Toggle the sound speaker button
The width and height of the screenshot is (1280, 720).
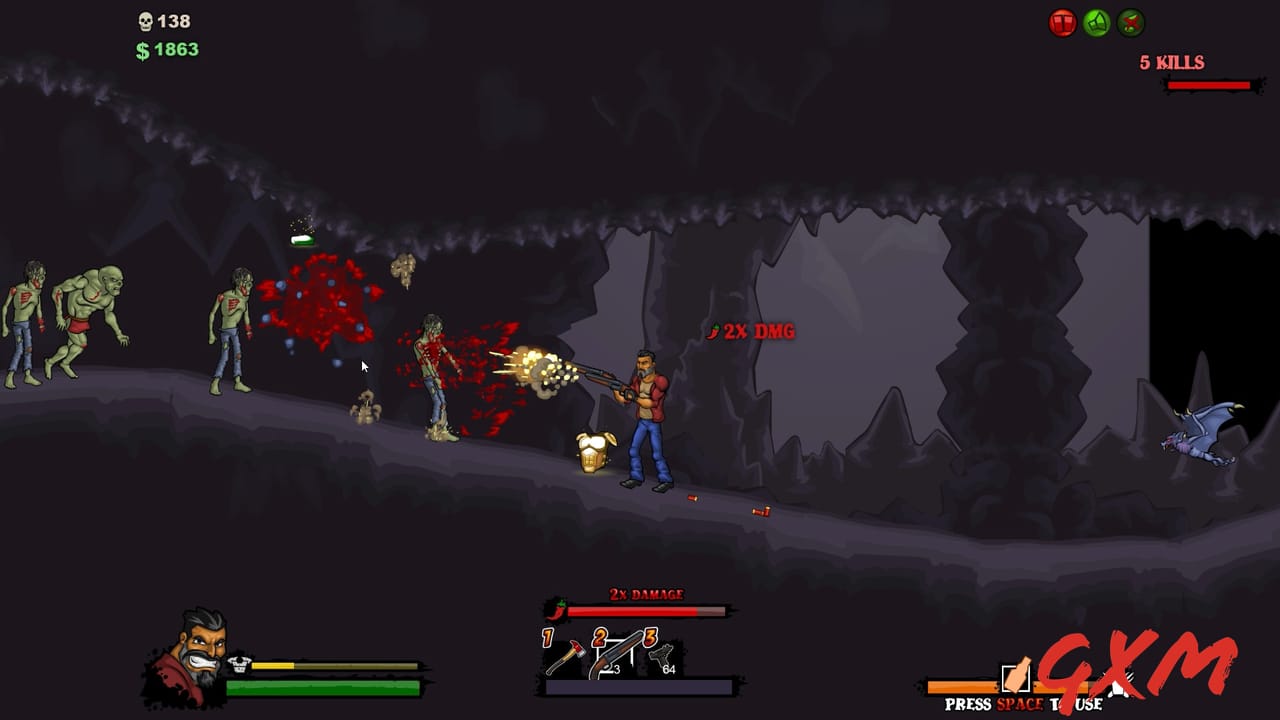click(x=1096, y=21)
